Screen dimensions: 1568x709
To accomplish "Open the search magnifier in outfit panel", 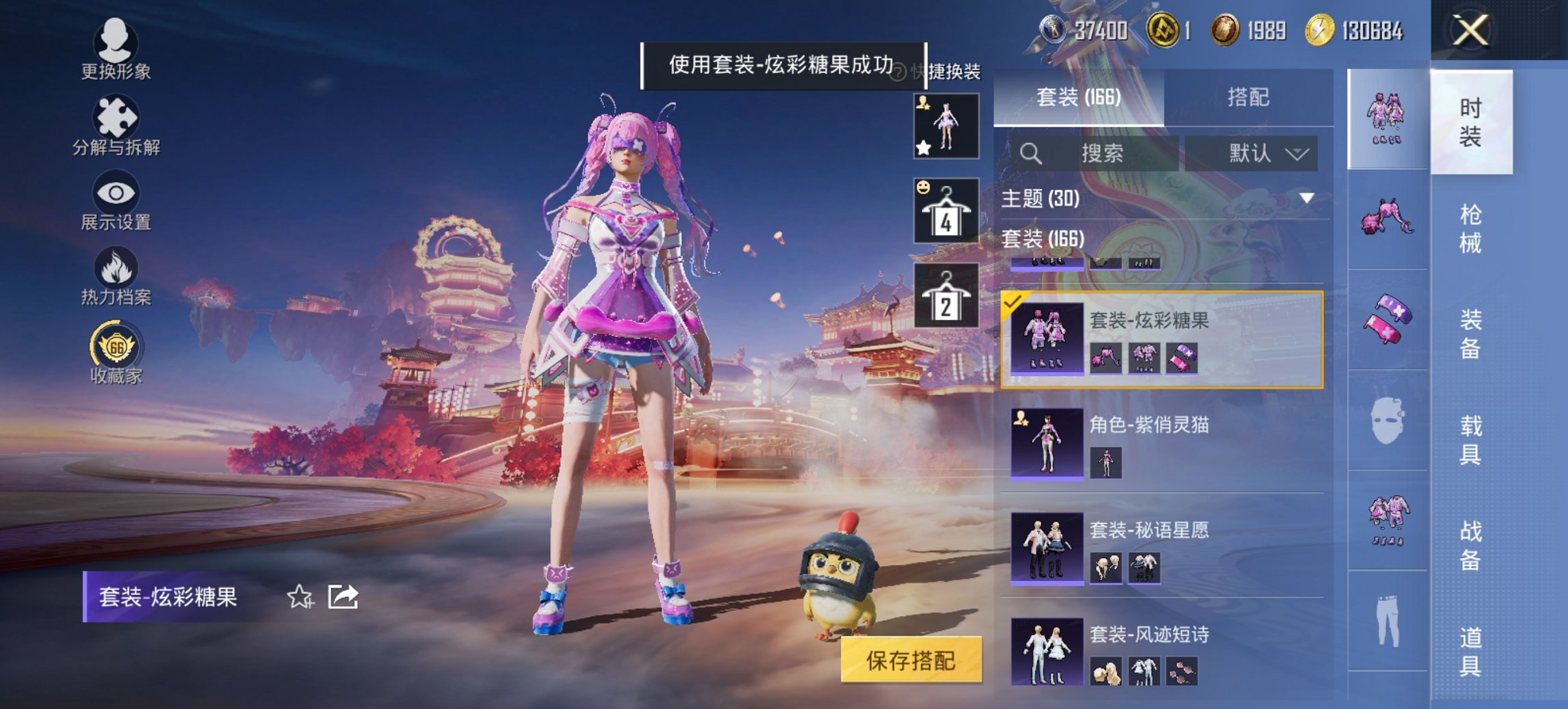I will (x=1032, y=153).
